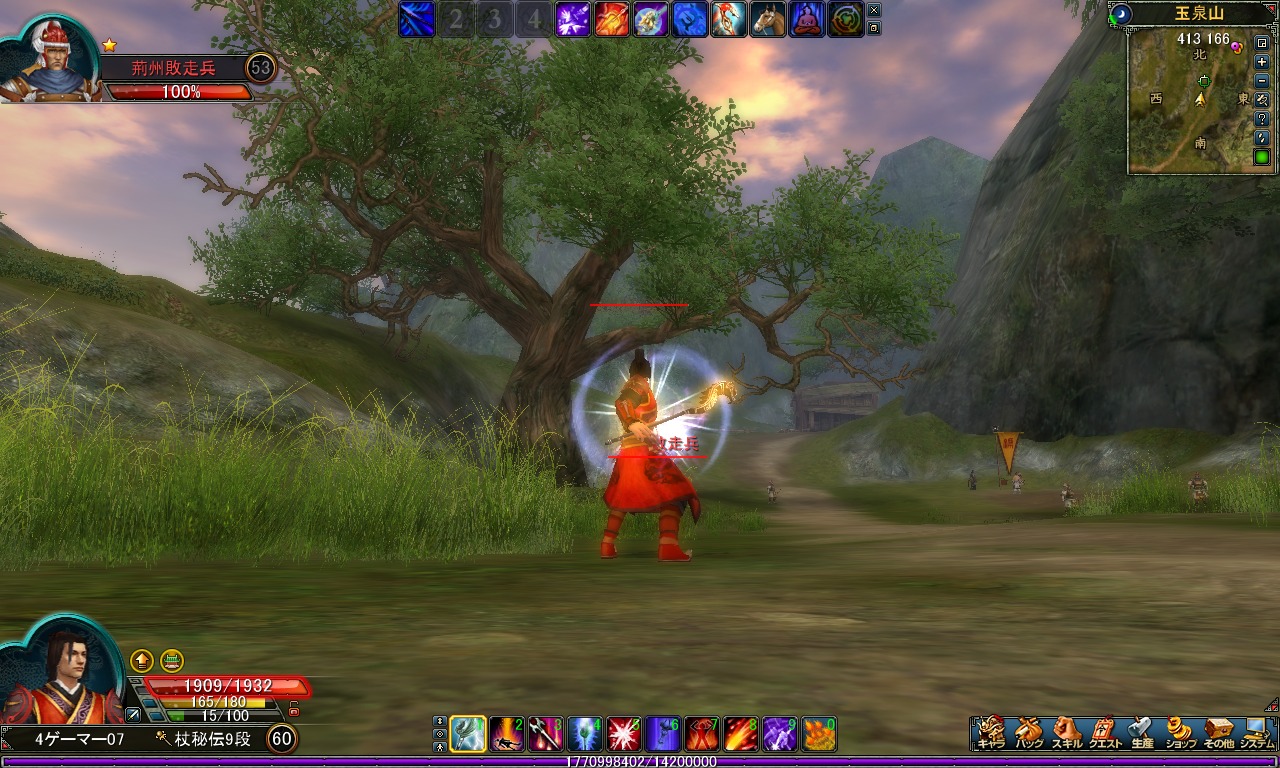Open the その他 treasure chest menu
Viewport: 1280px width, 768px height.
(x=1219, y=732)
